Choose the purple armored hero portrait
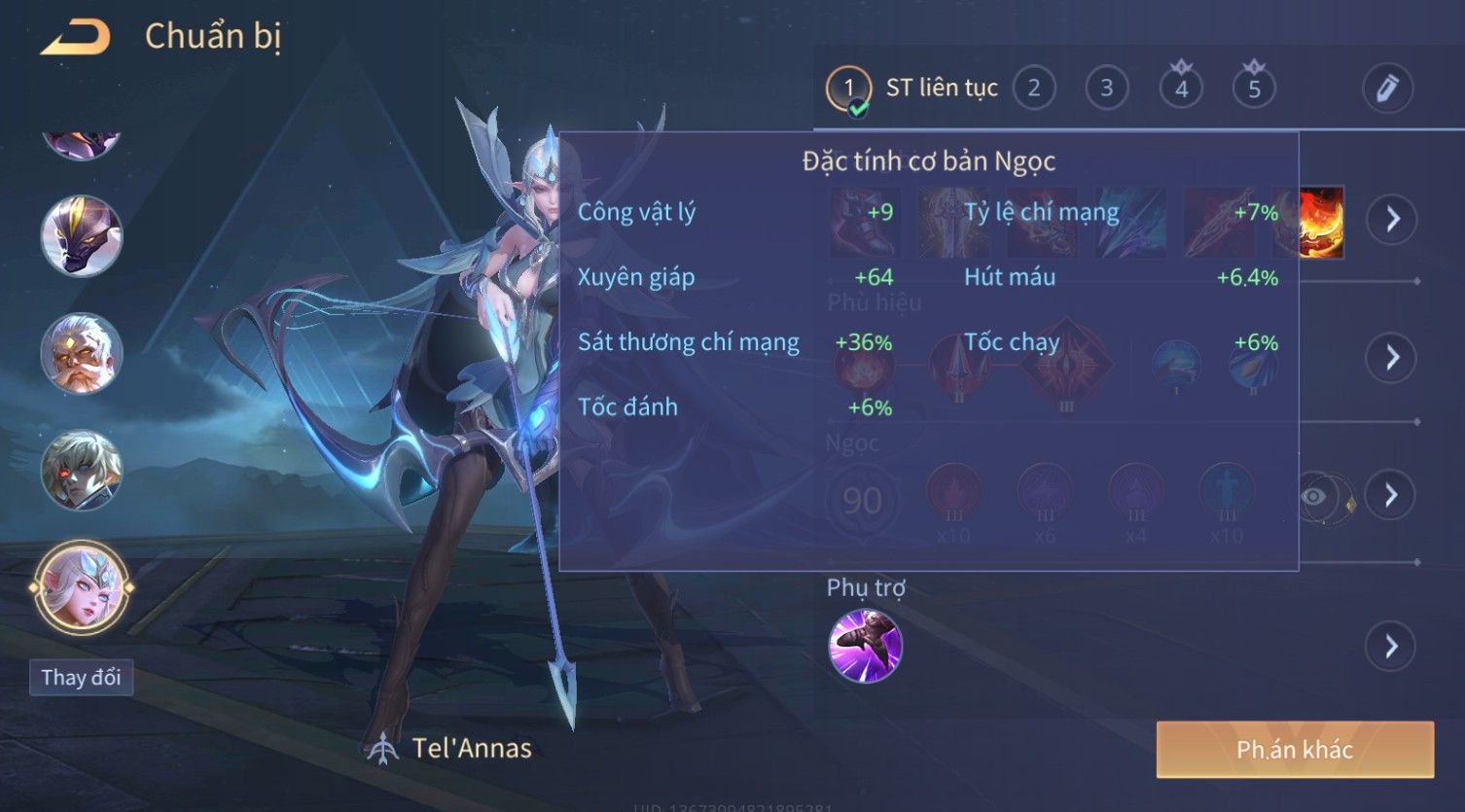 click(x=82, y=235)
